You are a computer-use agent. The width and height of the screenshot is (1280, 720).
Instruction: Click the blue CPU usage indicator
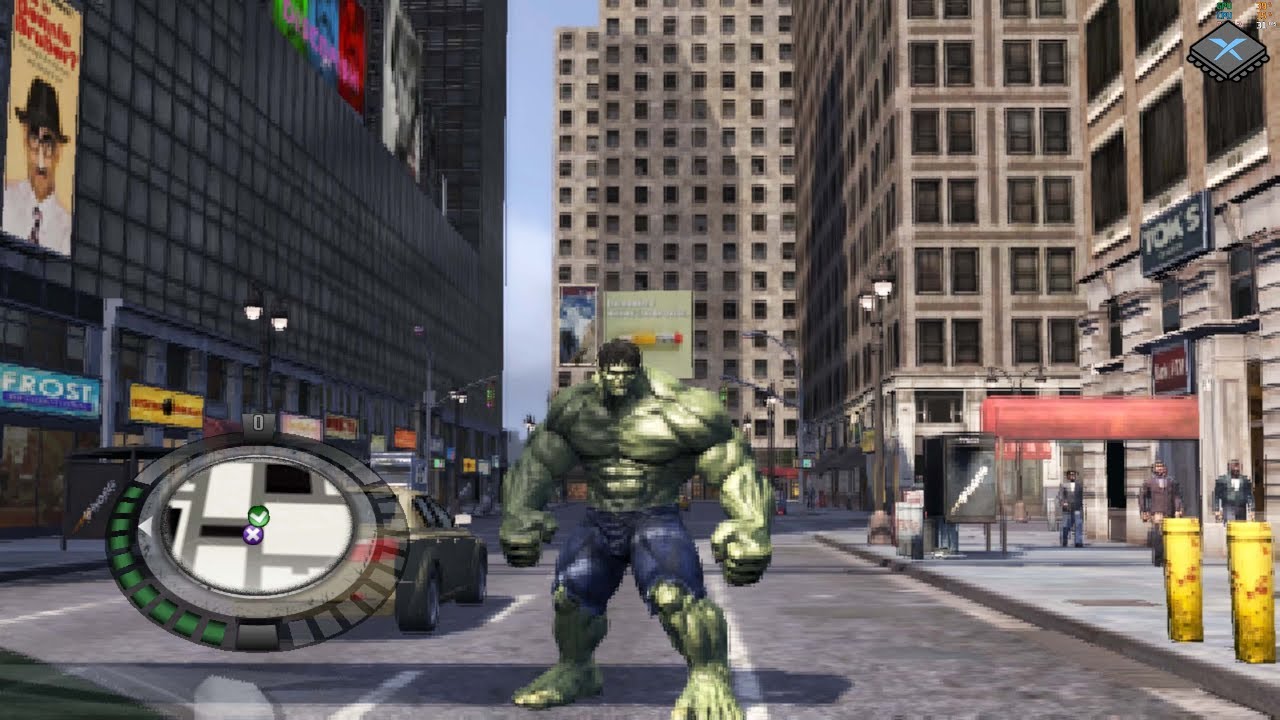pyautogui.click(x=1224, y=15)
